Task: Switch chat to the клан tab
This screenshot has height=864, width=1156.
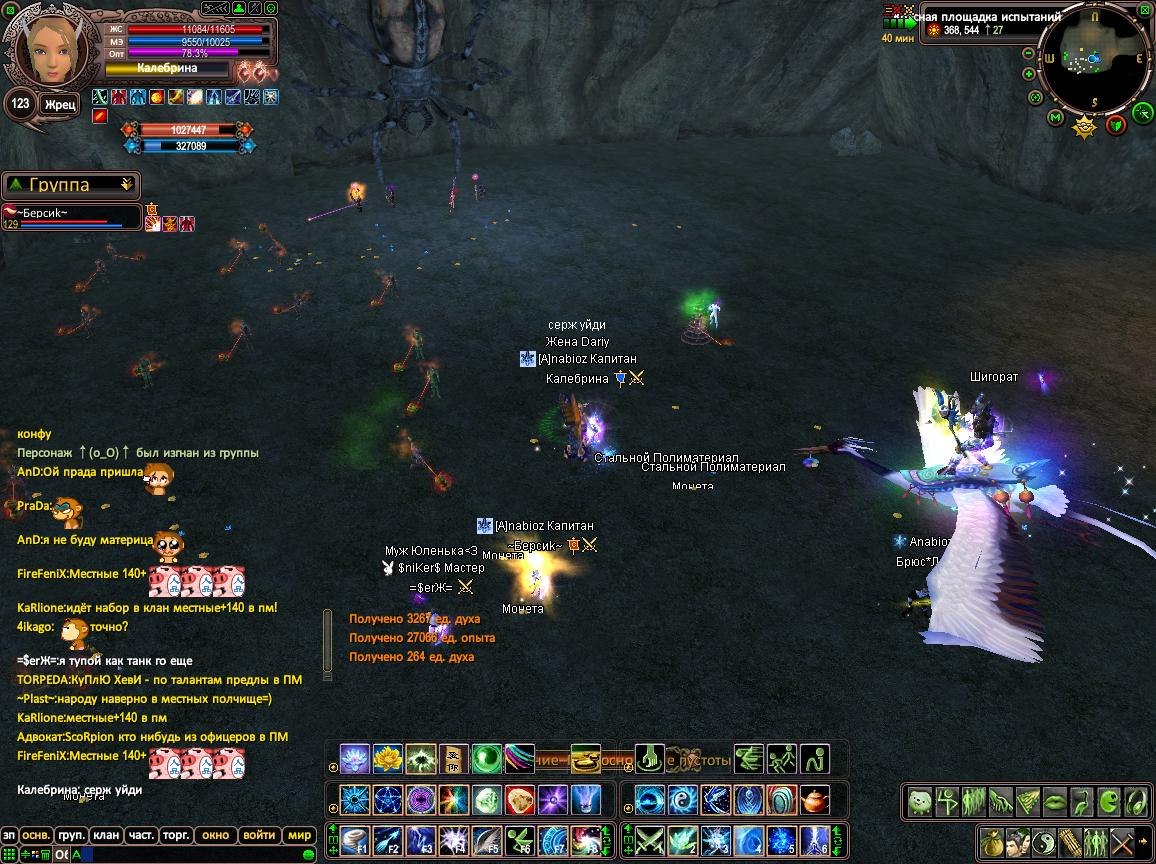Action: click(x=105, y=835)
